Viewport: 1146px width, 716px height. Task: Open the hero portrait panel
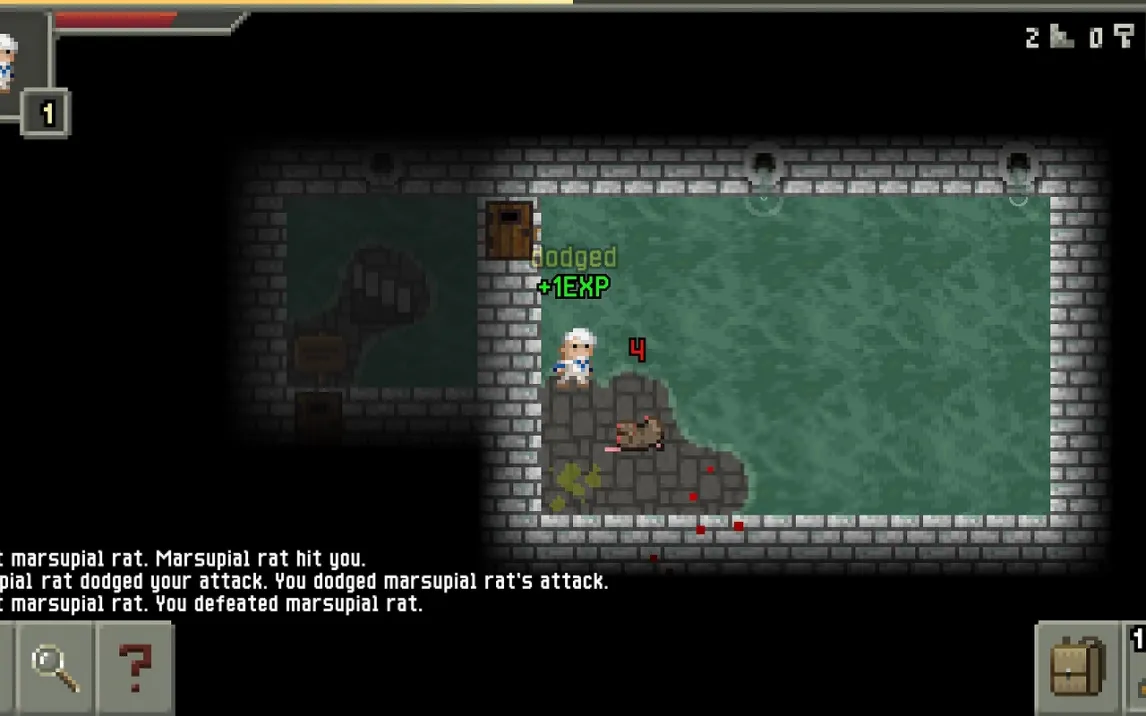(12, 62)
